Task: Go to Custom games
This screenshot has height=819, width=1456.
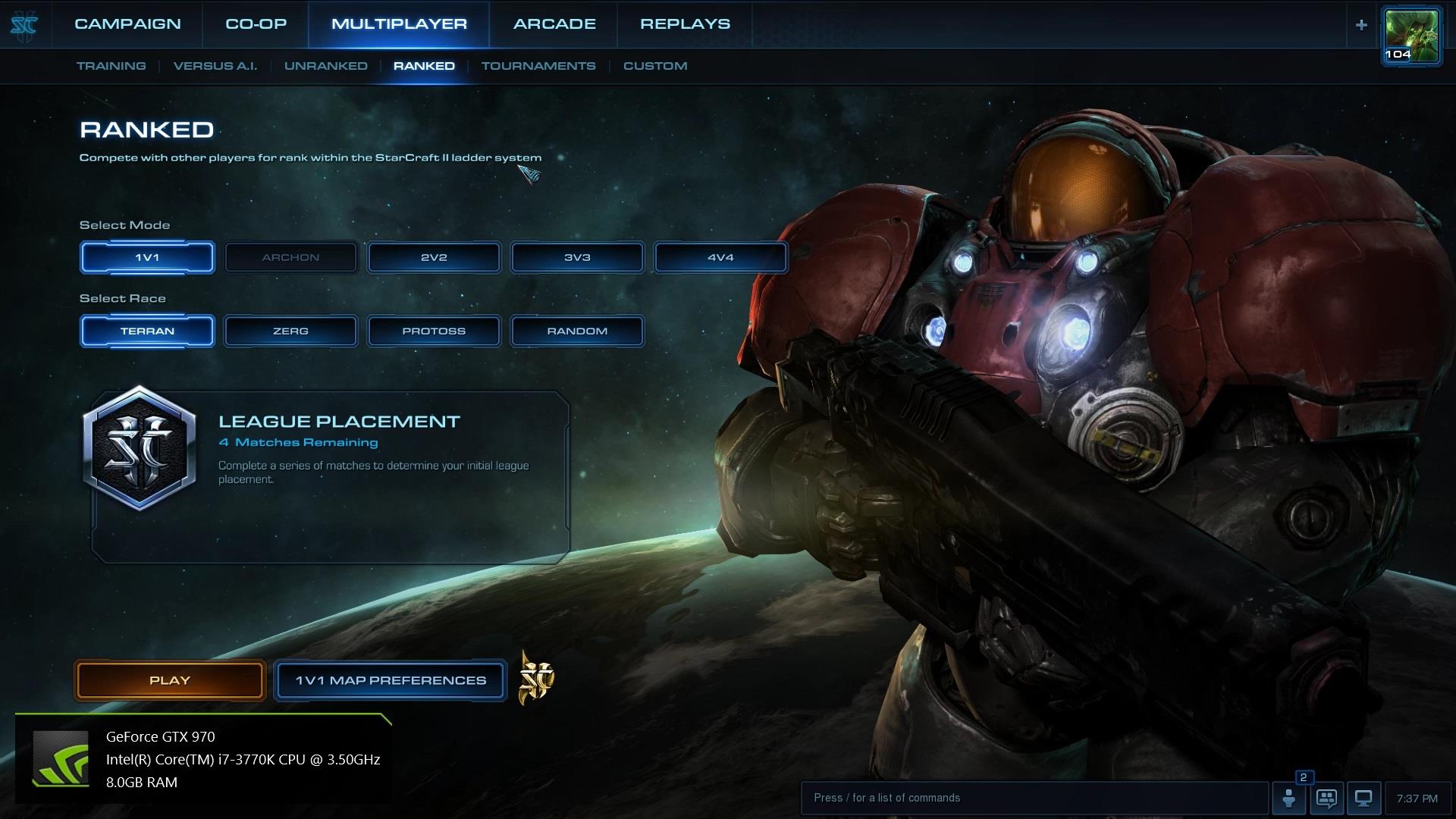Action: tap(655, 66)
